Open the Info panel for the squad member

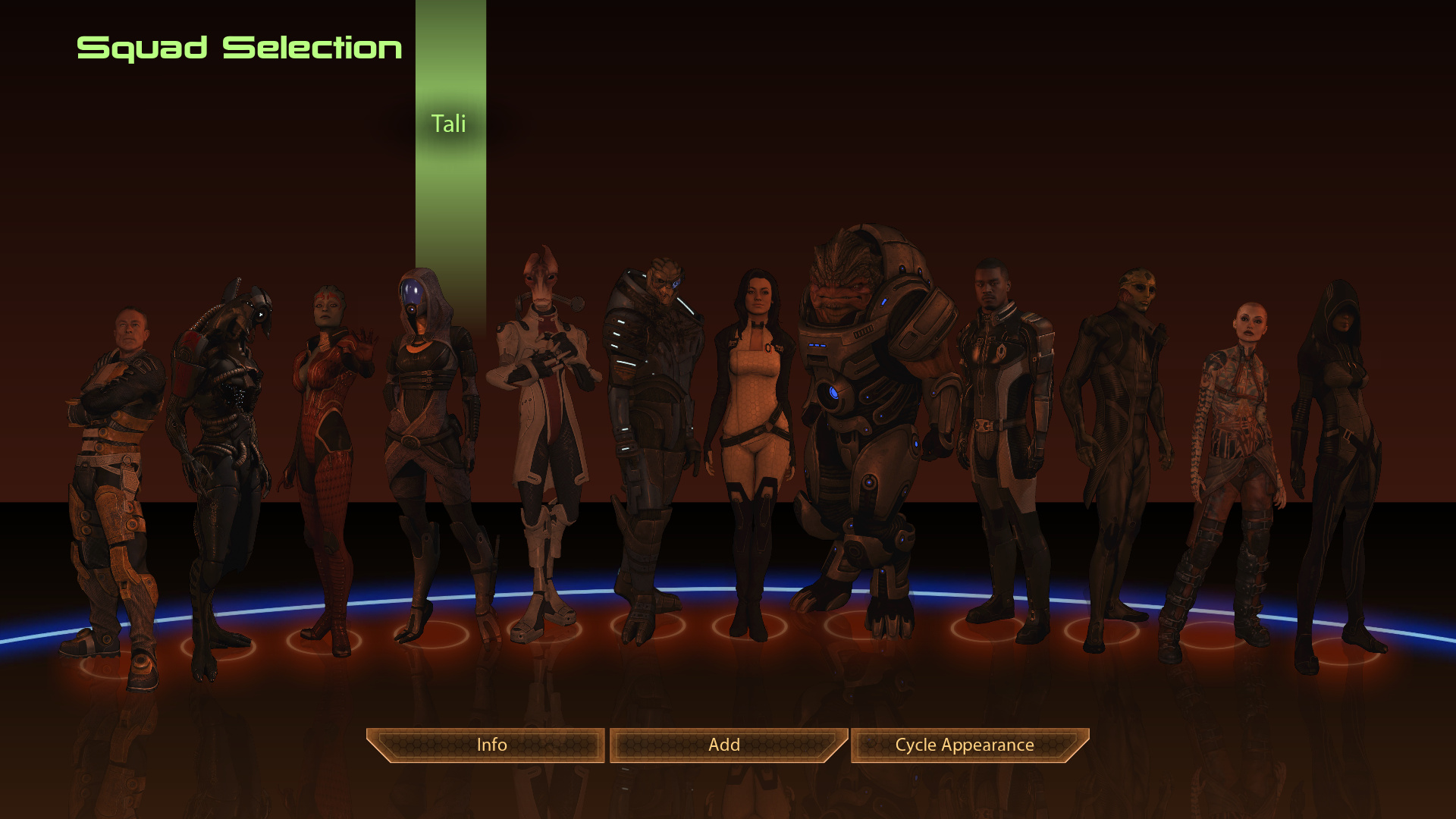tap(491, 745)
